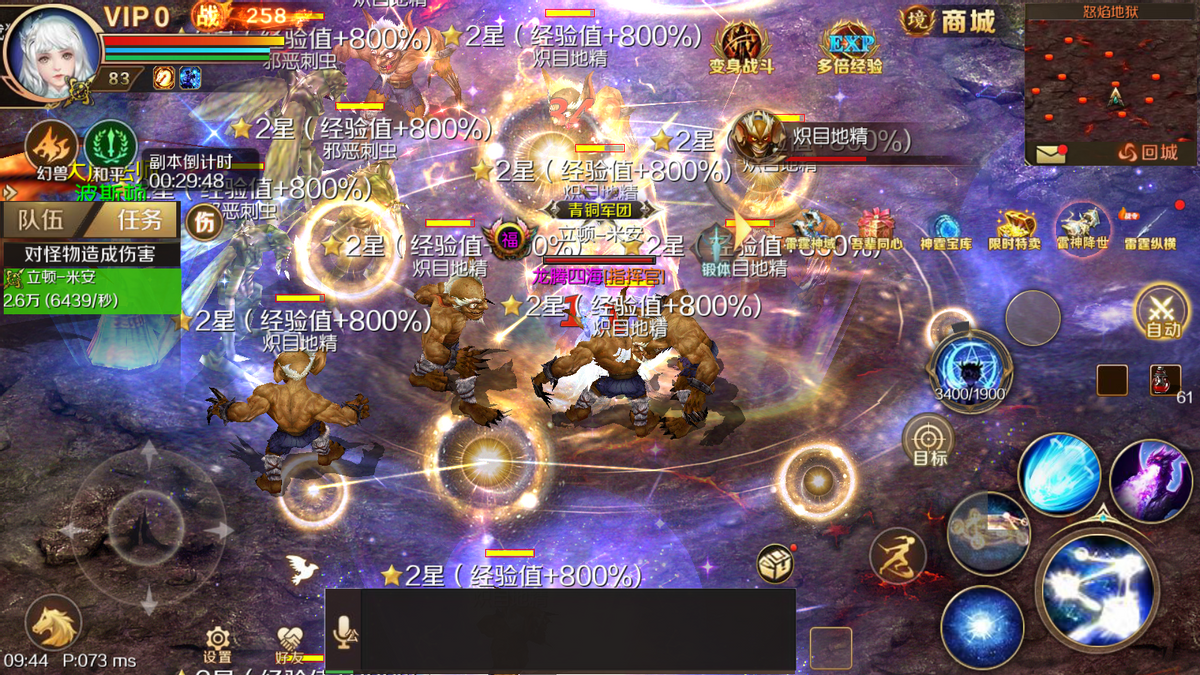Toggle 自动 auto-combat
1200x675 pixels.
click(x=1163, y=311)
